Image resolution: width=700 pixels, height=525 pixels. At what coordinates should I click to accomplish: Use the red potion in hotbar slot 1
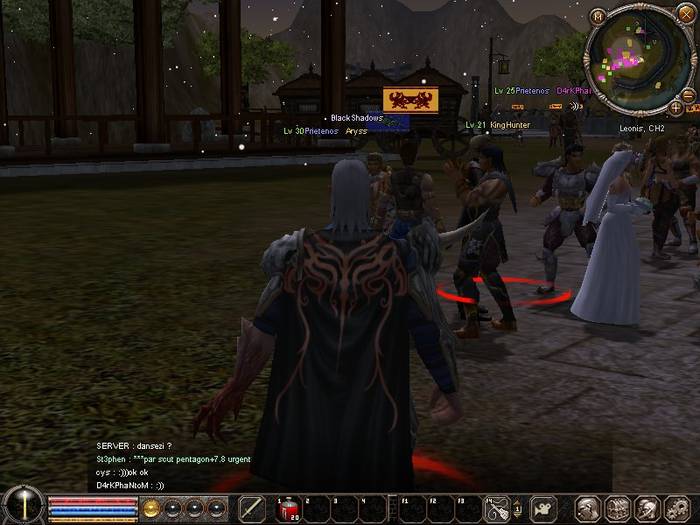pyautogui.click(x=289, y=509)
